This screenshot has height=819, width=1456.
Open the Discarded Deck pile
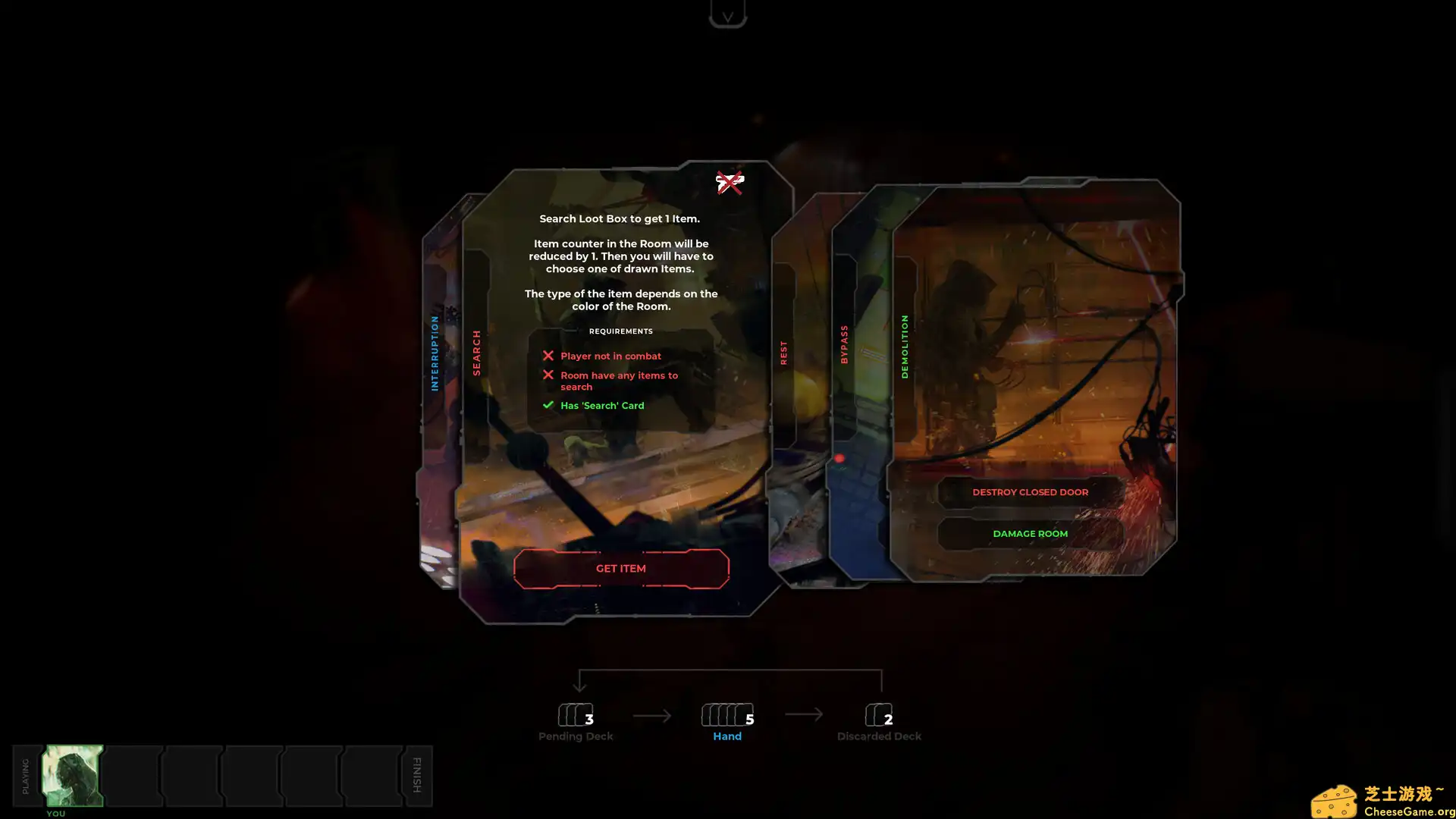click(879, 715)
